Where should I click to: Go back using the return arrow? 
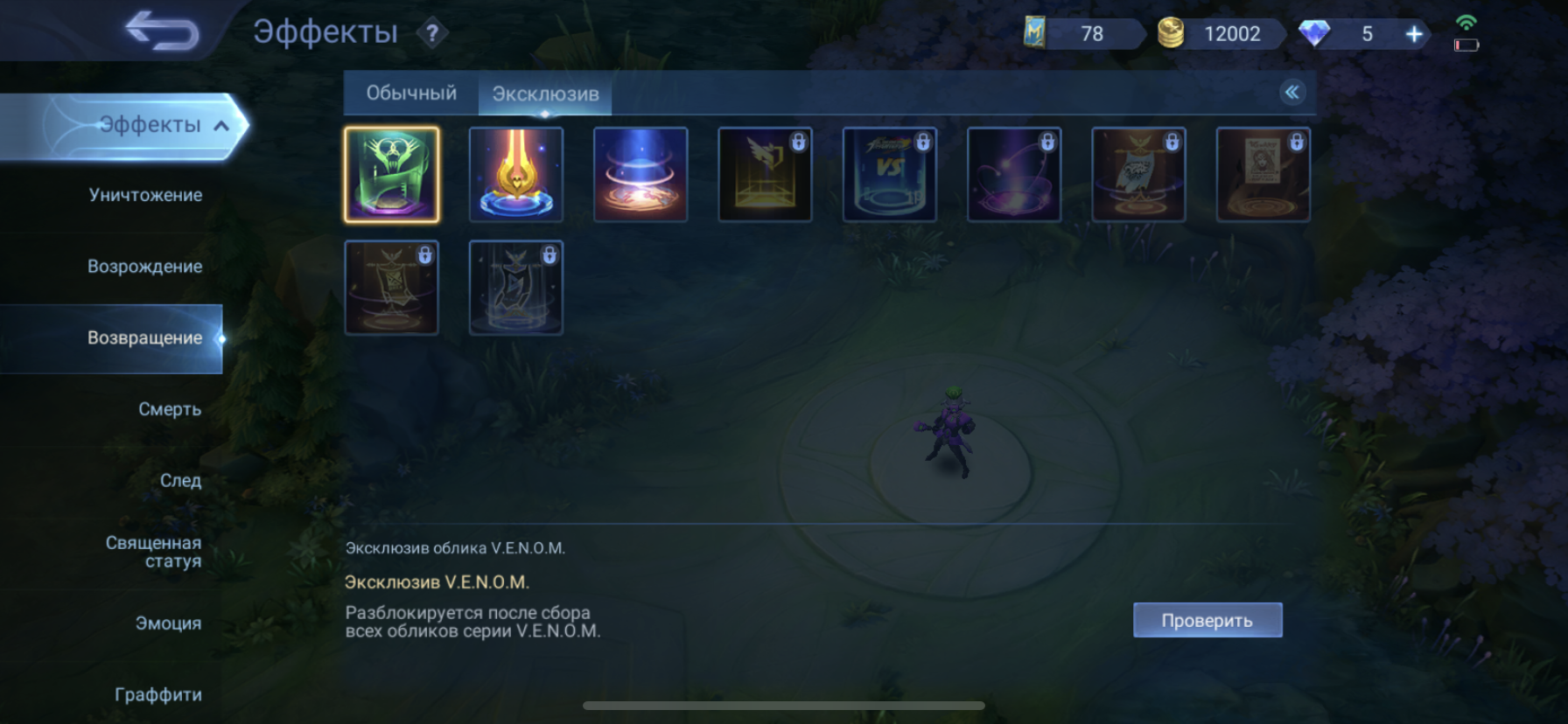pyautogui.click(x=163, y=31)
